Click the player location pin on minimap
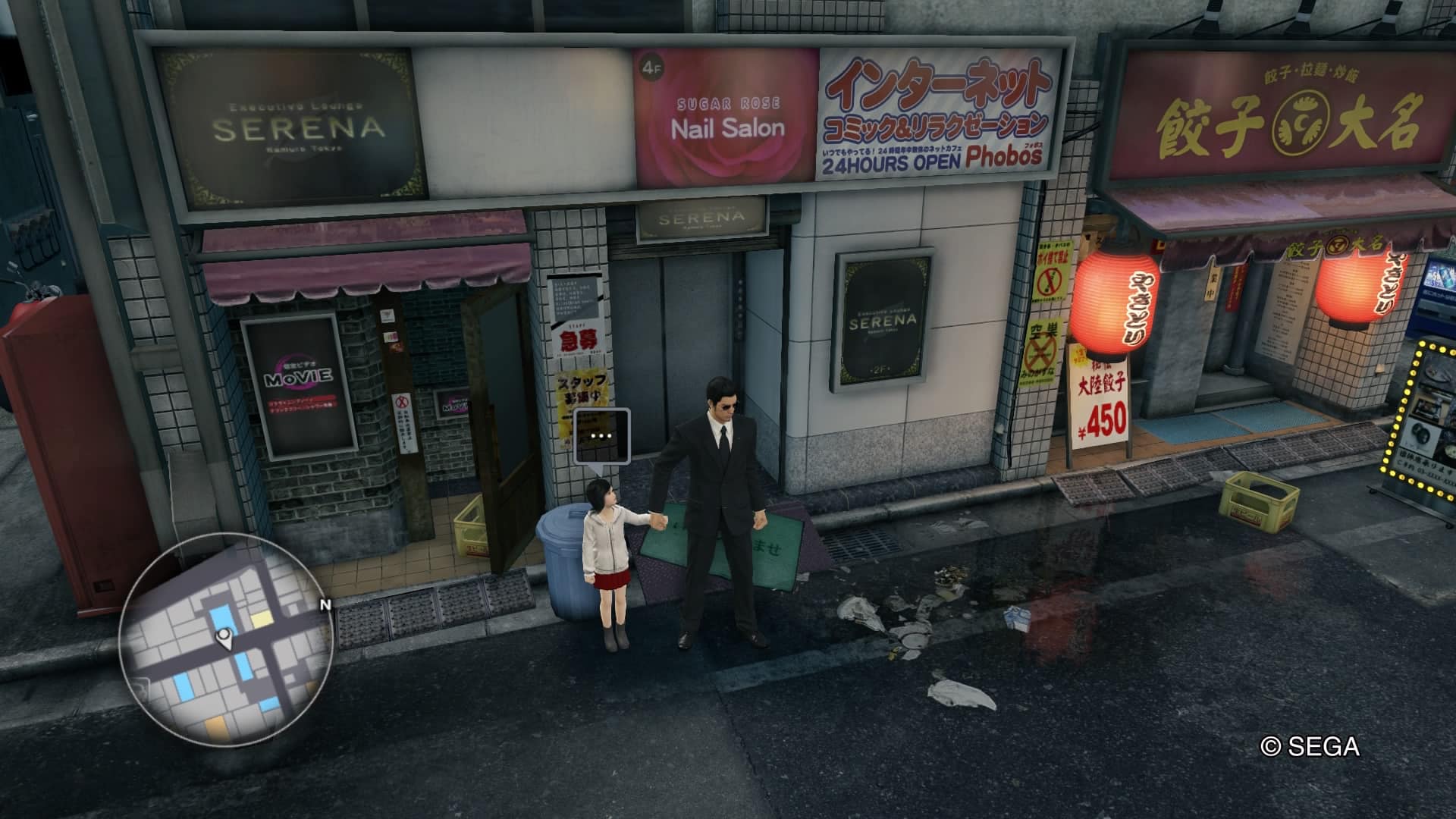This screenshot has height=819, width=1456. click(224, 639)
